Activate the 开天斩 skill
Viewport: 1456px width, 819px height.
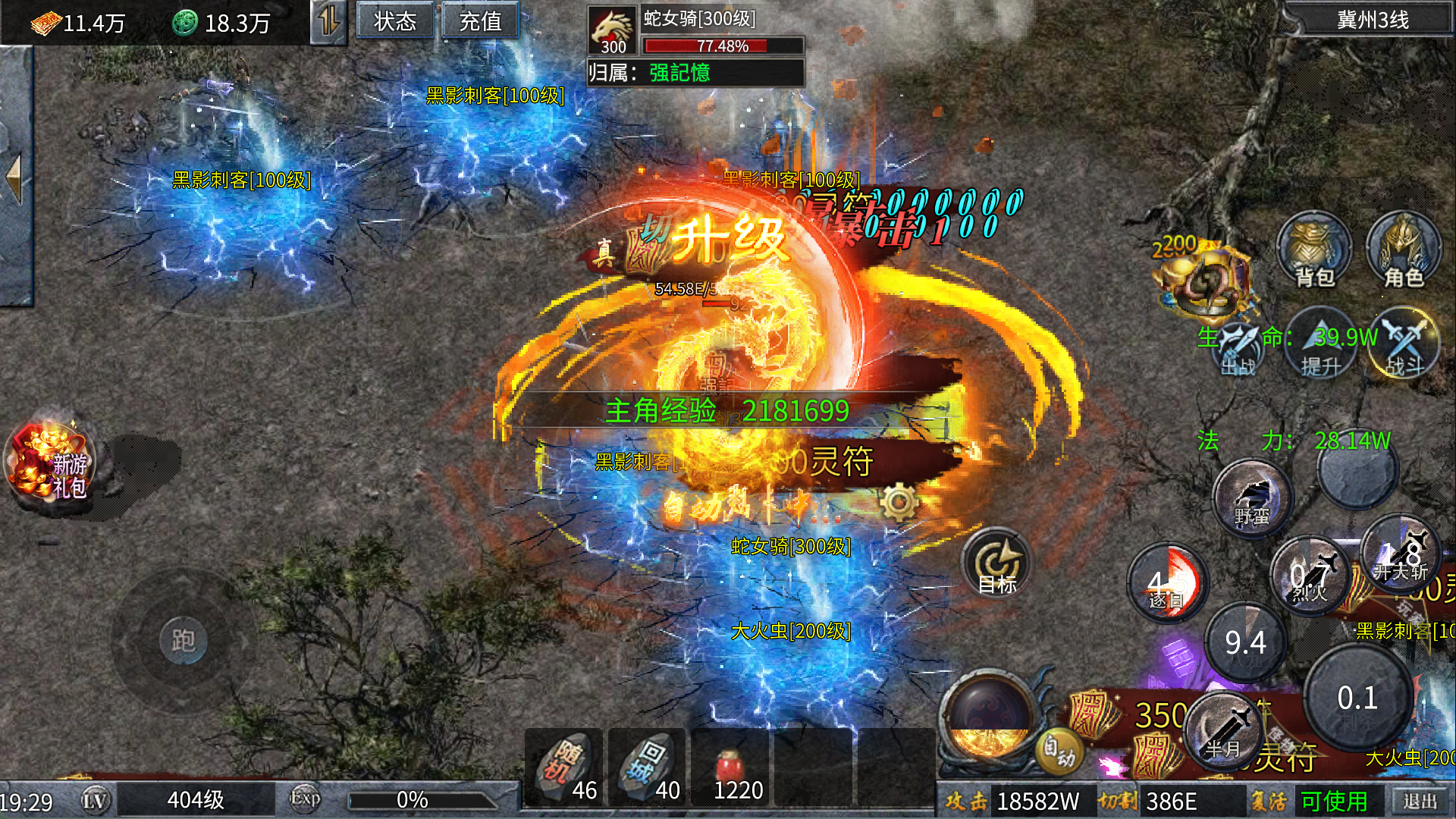[1401, 556]
